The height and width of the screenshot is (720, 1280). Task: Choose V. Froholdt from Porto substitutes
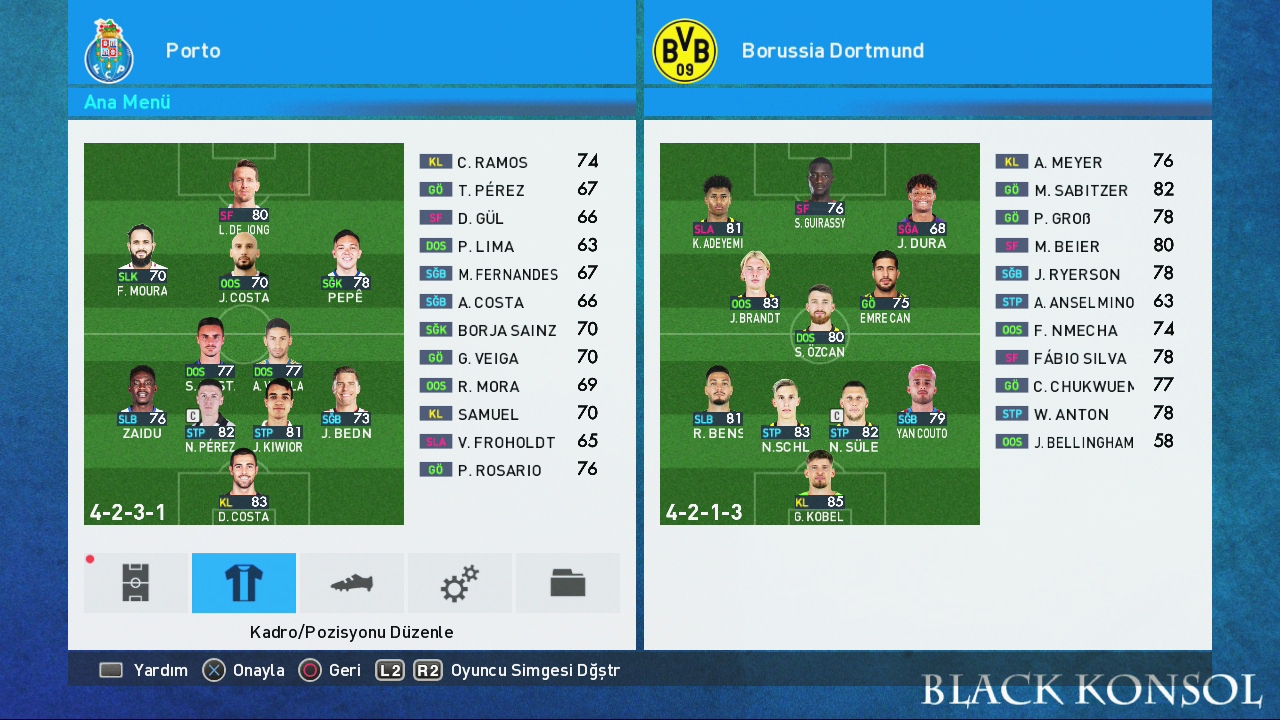click(x=508, y=442)
